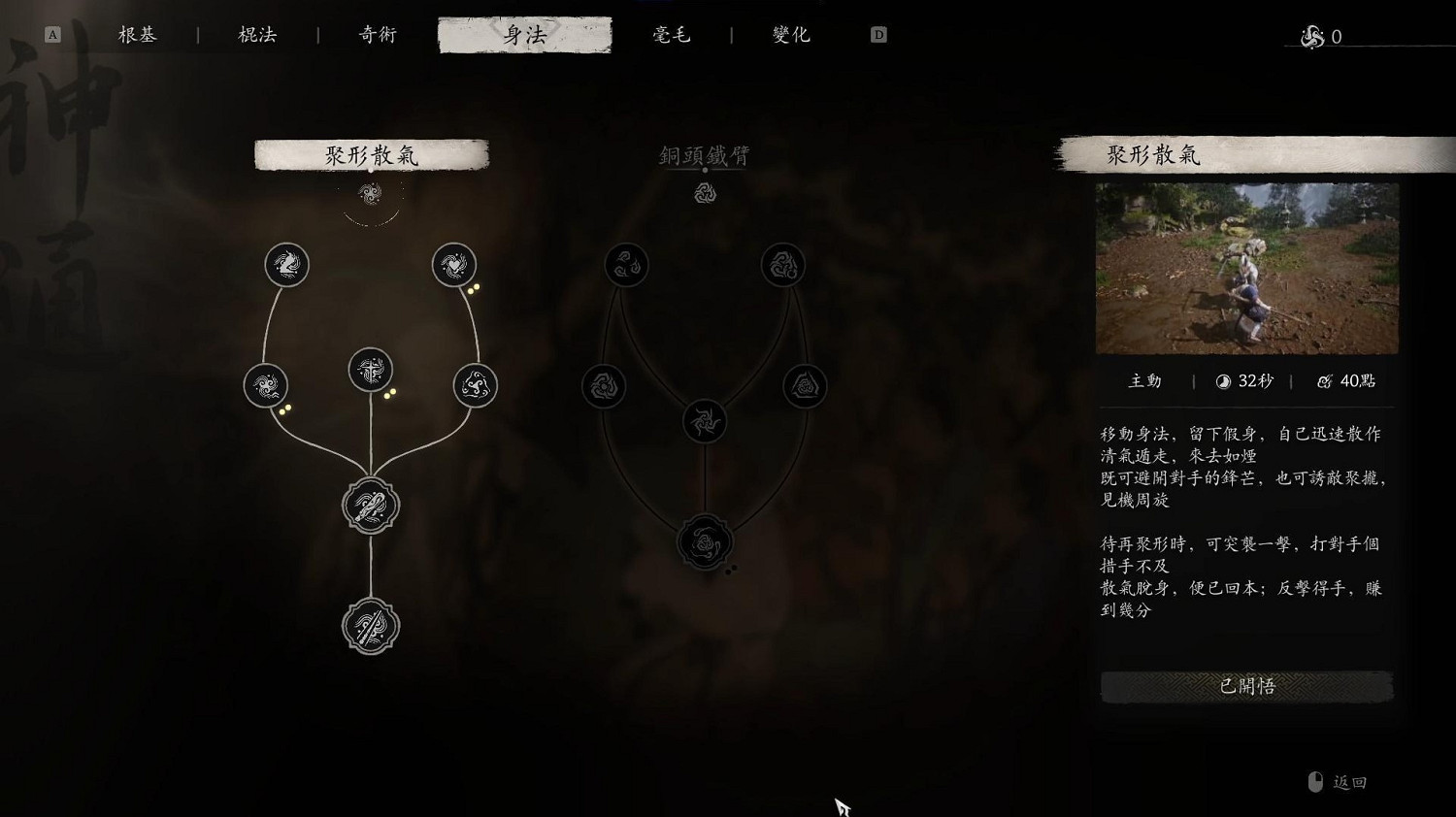Open the 毫毛 skill tab
This screenshot has height=817, width=1456.
pyautogui.click(x=672, y=34)
